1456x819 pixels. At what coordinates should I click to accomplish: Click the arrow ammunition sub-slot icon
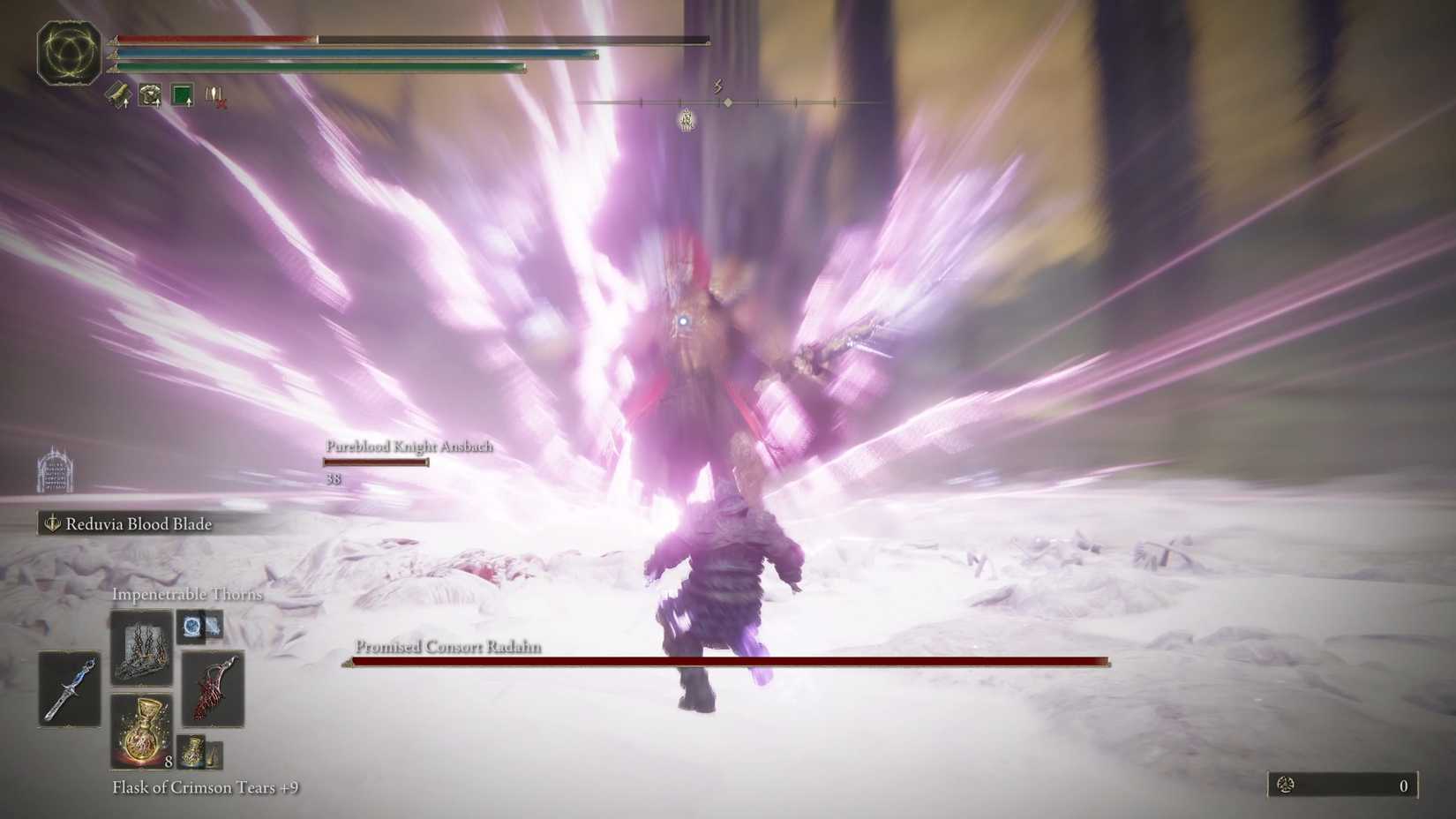point(215,756)
